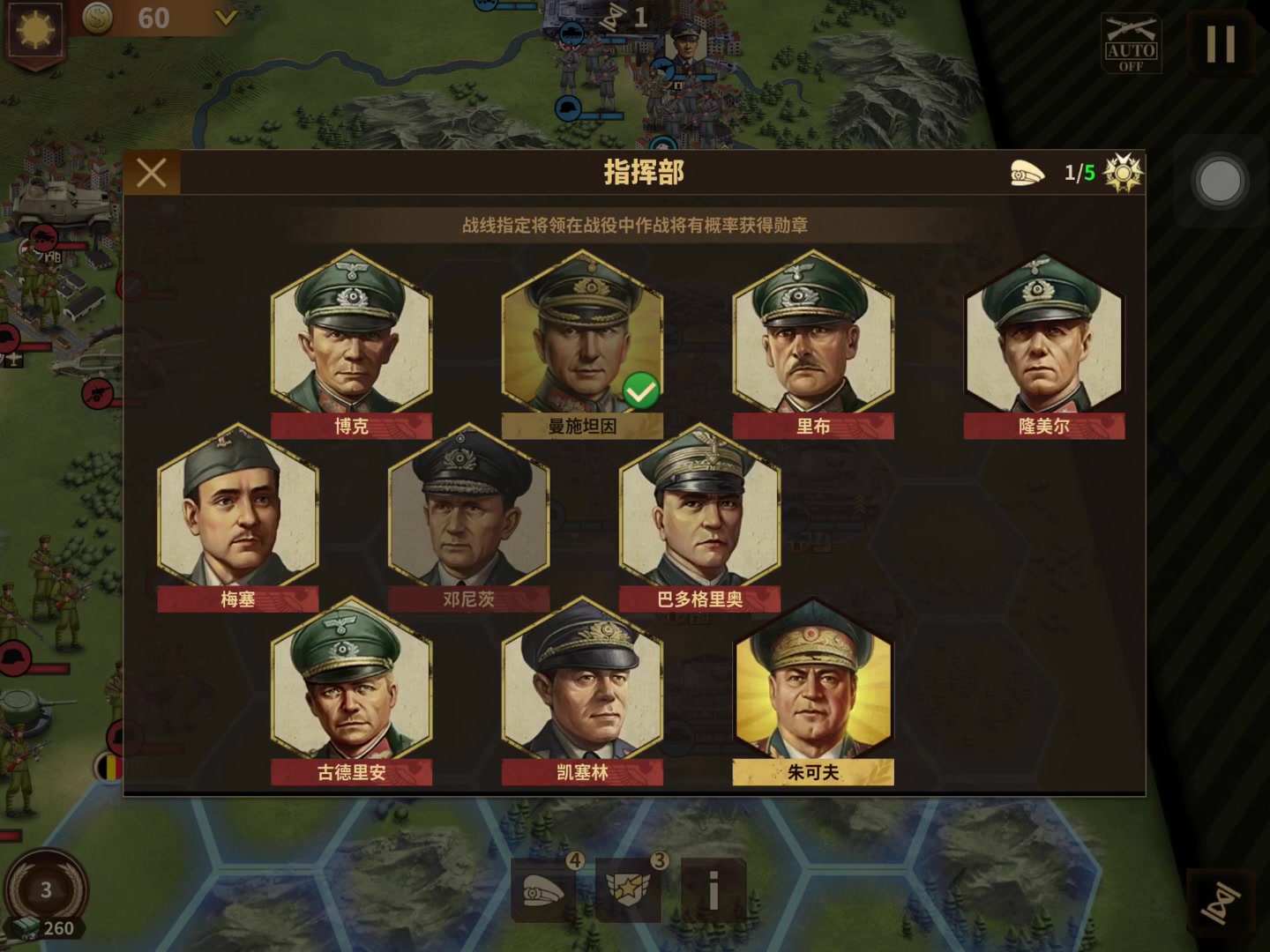
Task: Select general 梅塞 portrait
Action: point(237,508)
